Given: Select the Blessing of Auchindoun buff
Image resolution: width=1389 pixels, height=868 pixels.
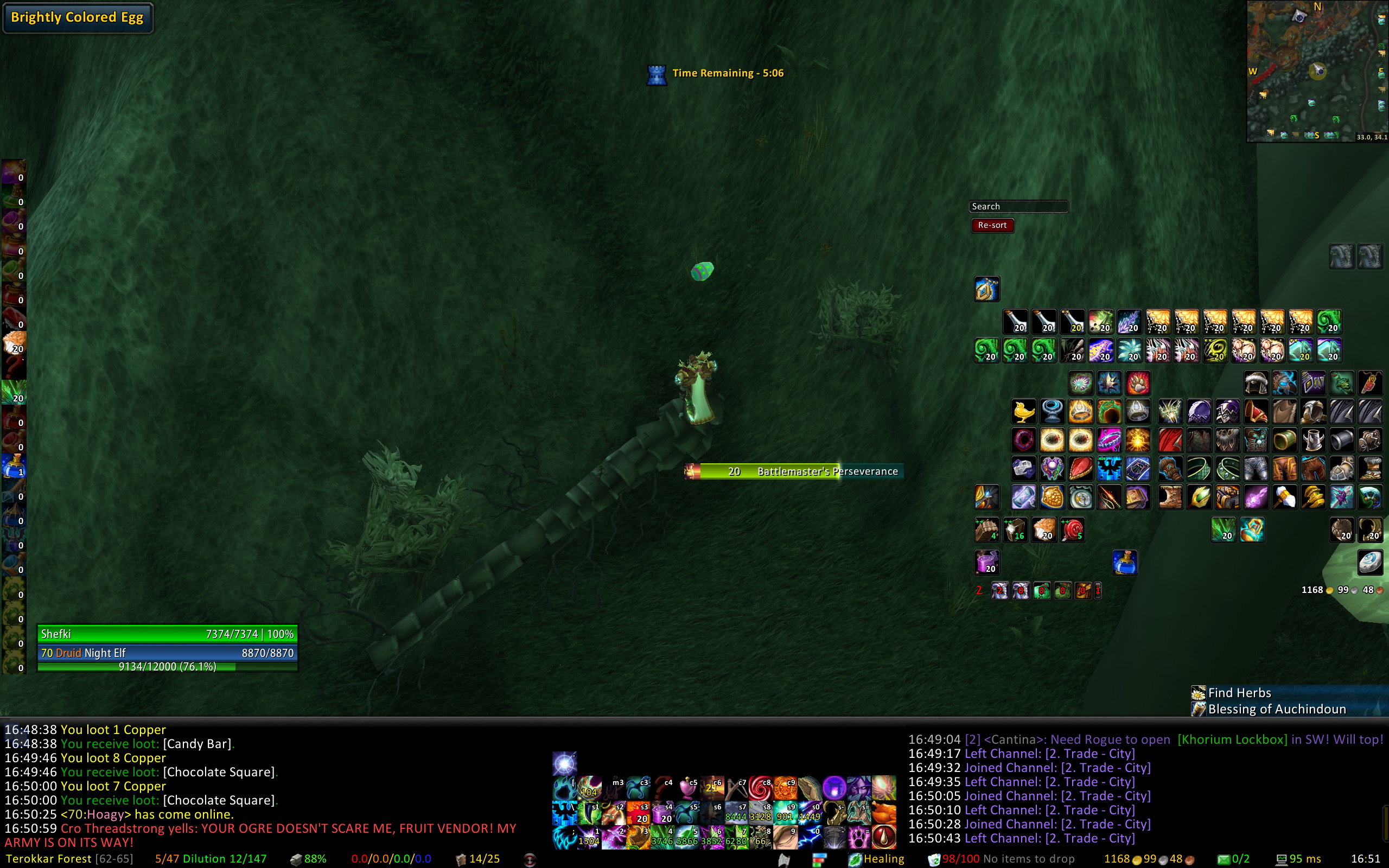Looking at the screenshot, I should (x=1276, y=710).
